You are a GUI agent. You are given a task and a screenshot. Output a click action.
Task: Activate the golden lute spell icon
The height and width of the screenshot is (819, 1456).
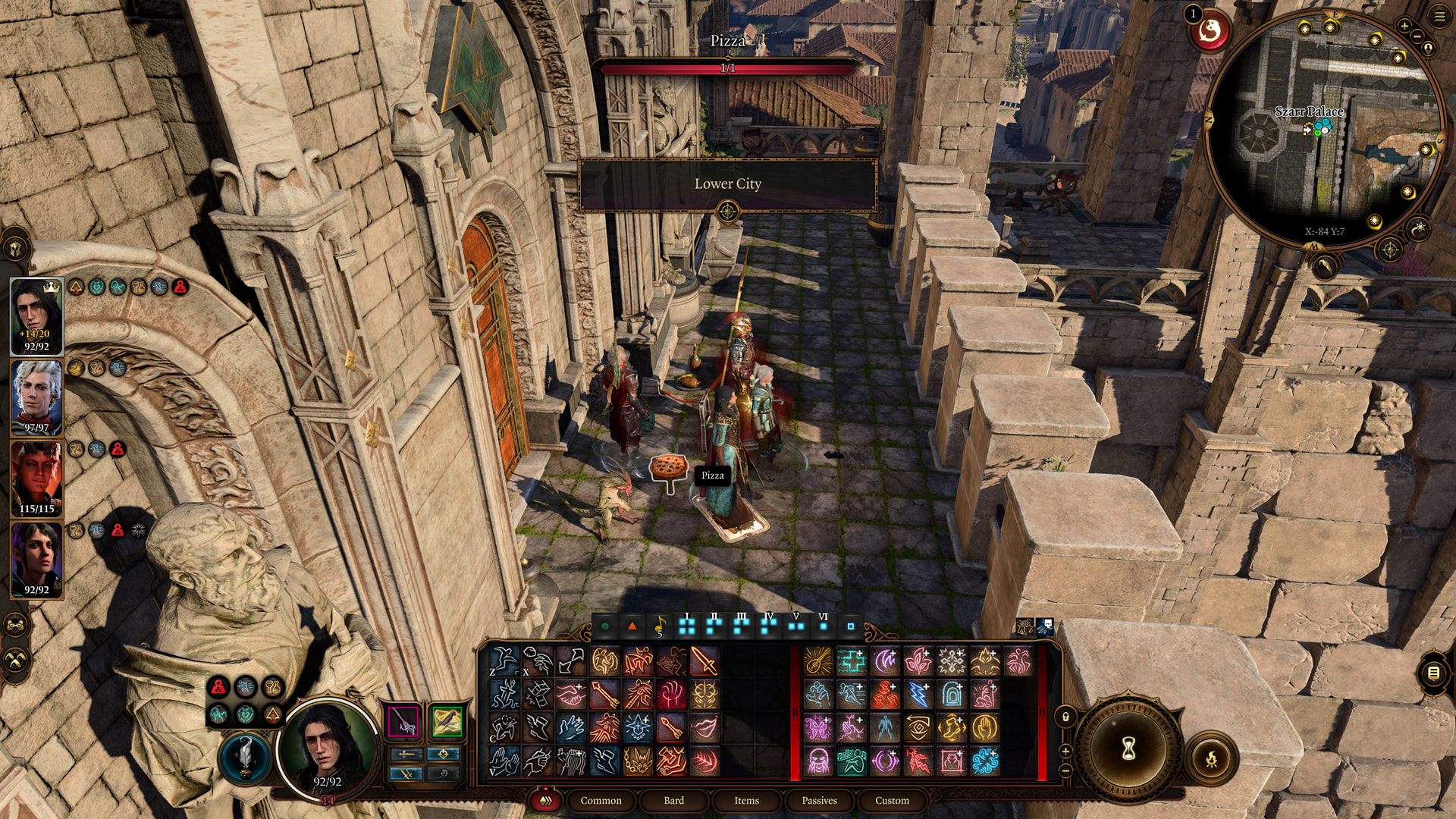click(817, 661)
